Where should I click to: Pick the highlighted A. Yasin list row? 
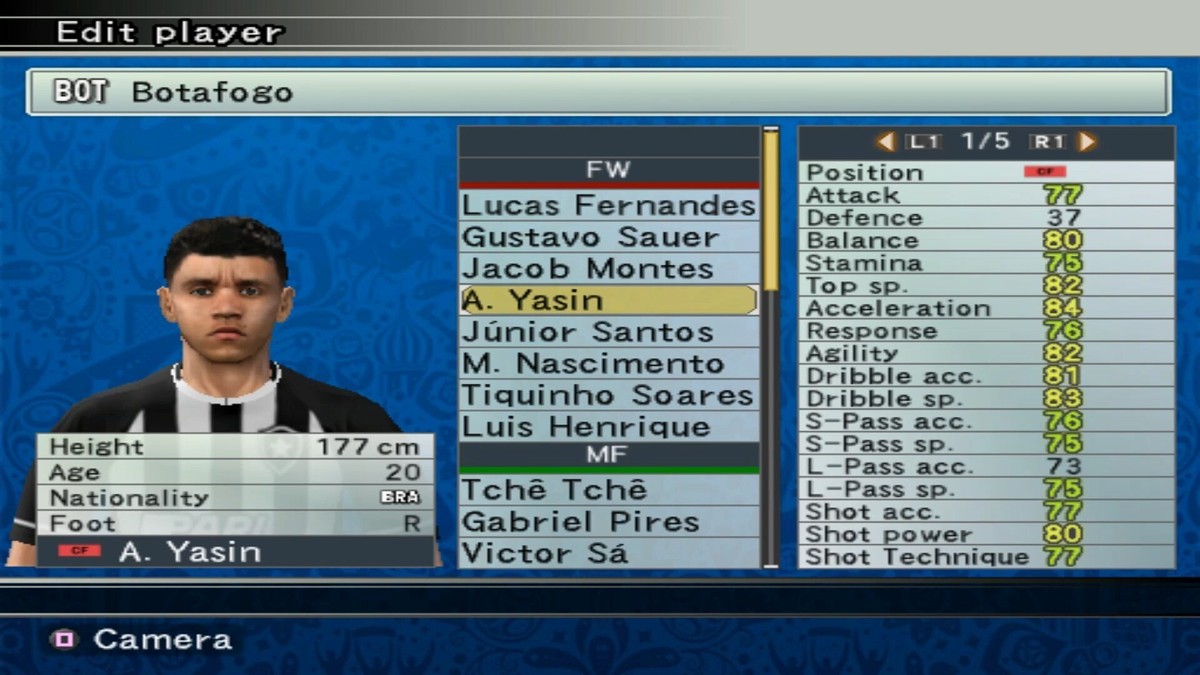[x=608, y=300]
